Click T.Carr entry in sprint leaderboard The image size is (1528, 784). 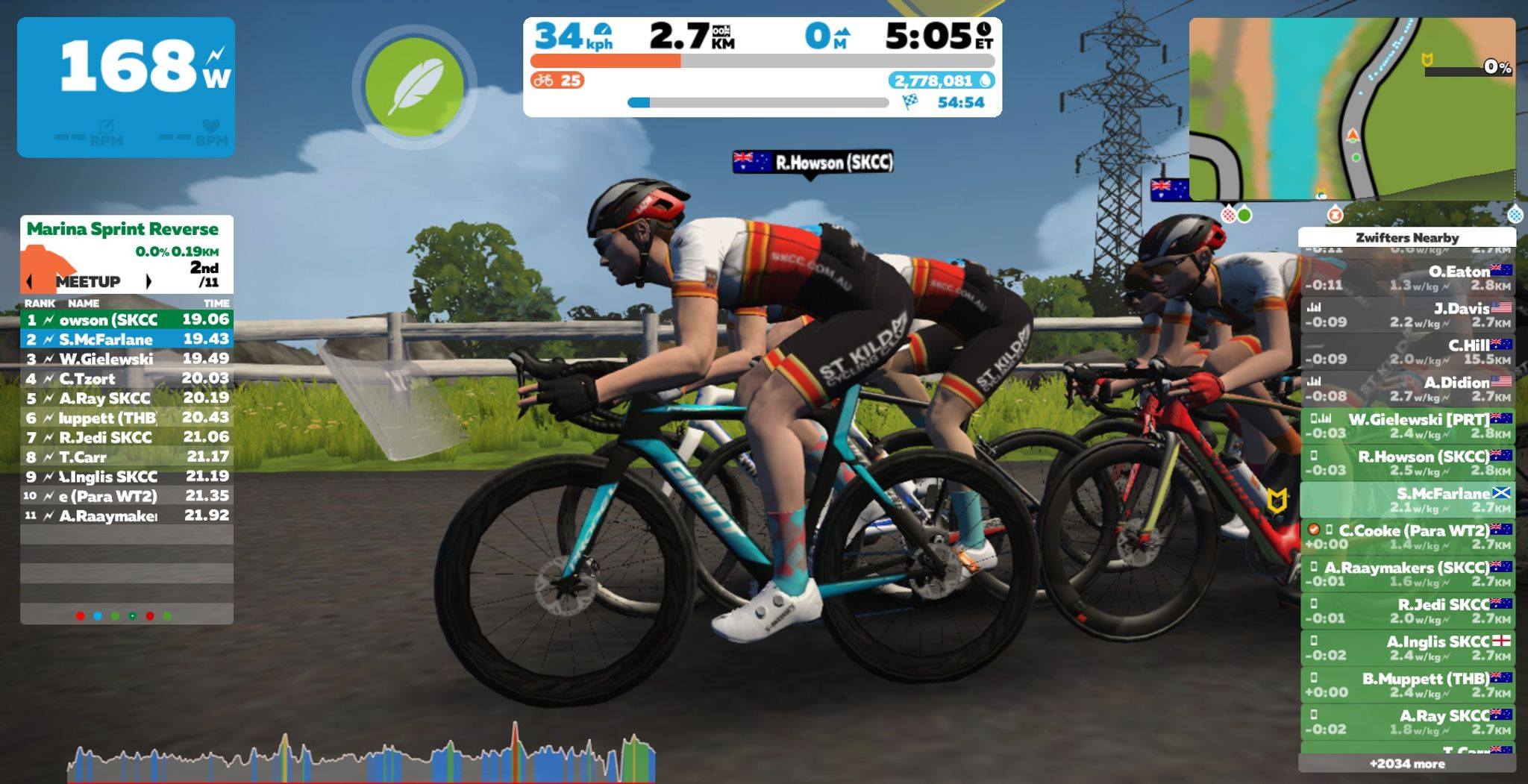pyautogui.click(x=127, y=457)
